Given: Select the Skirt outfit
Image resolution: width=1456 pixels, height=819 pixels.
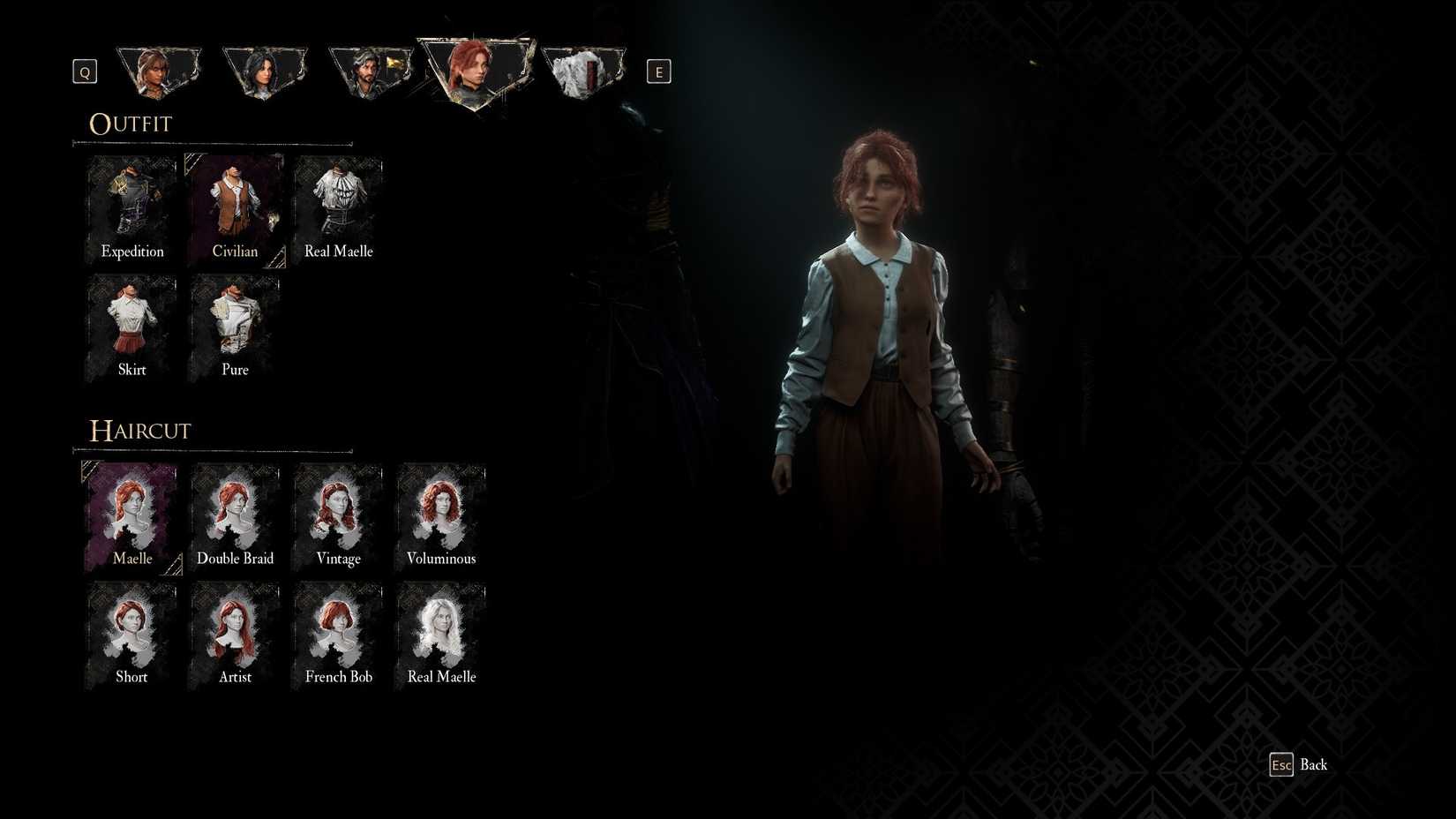Looking at the screenshot, I should [131, 323].
